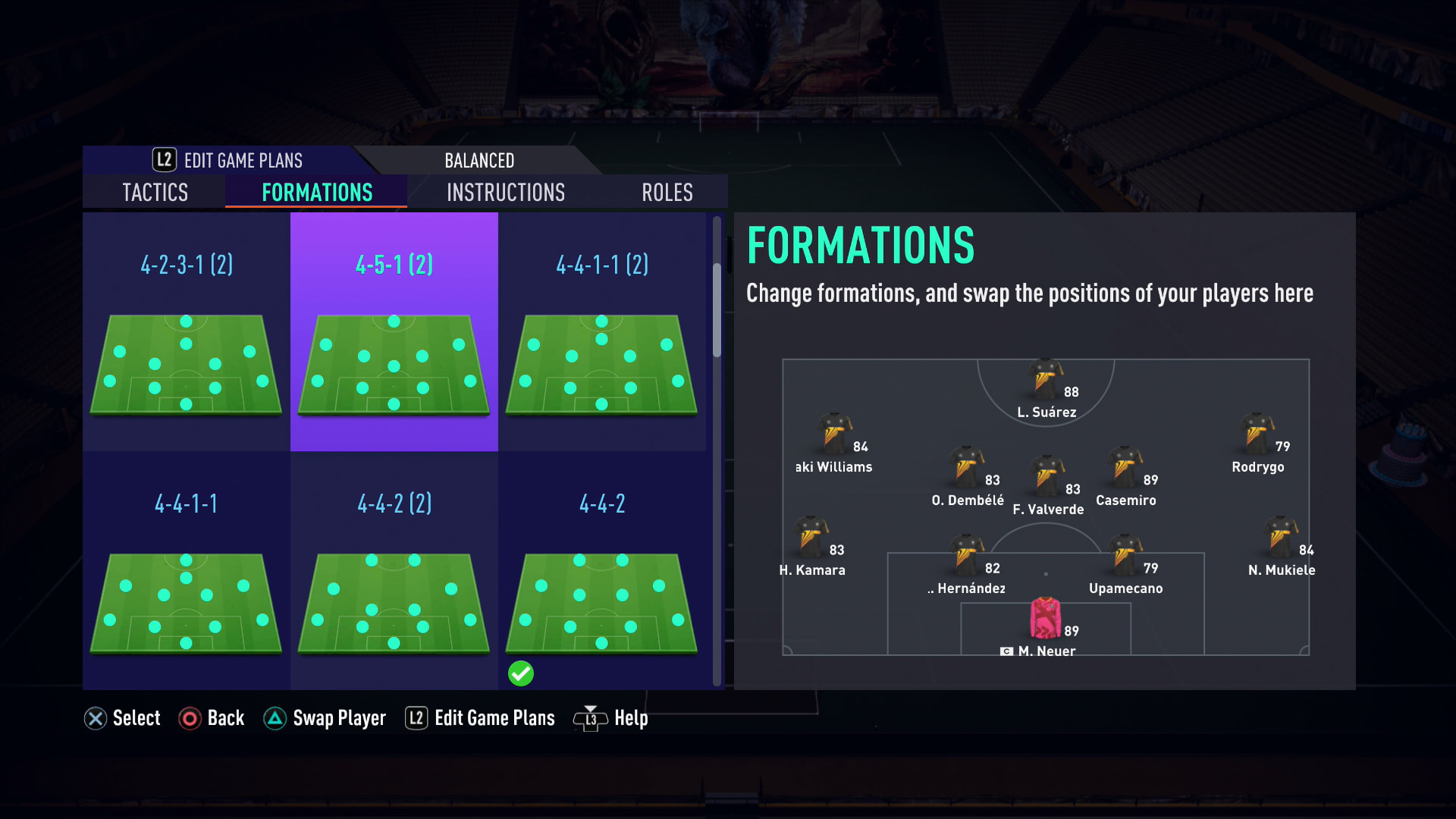Choose Rodrygo on the right wing
The image size is (1456, 819).
pos(1257,434)
